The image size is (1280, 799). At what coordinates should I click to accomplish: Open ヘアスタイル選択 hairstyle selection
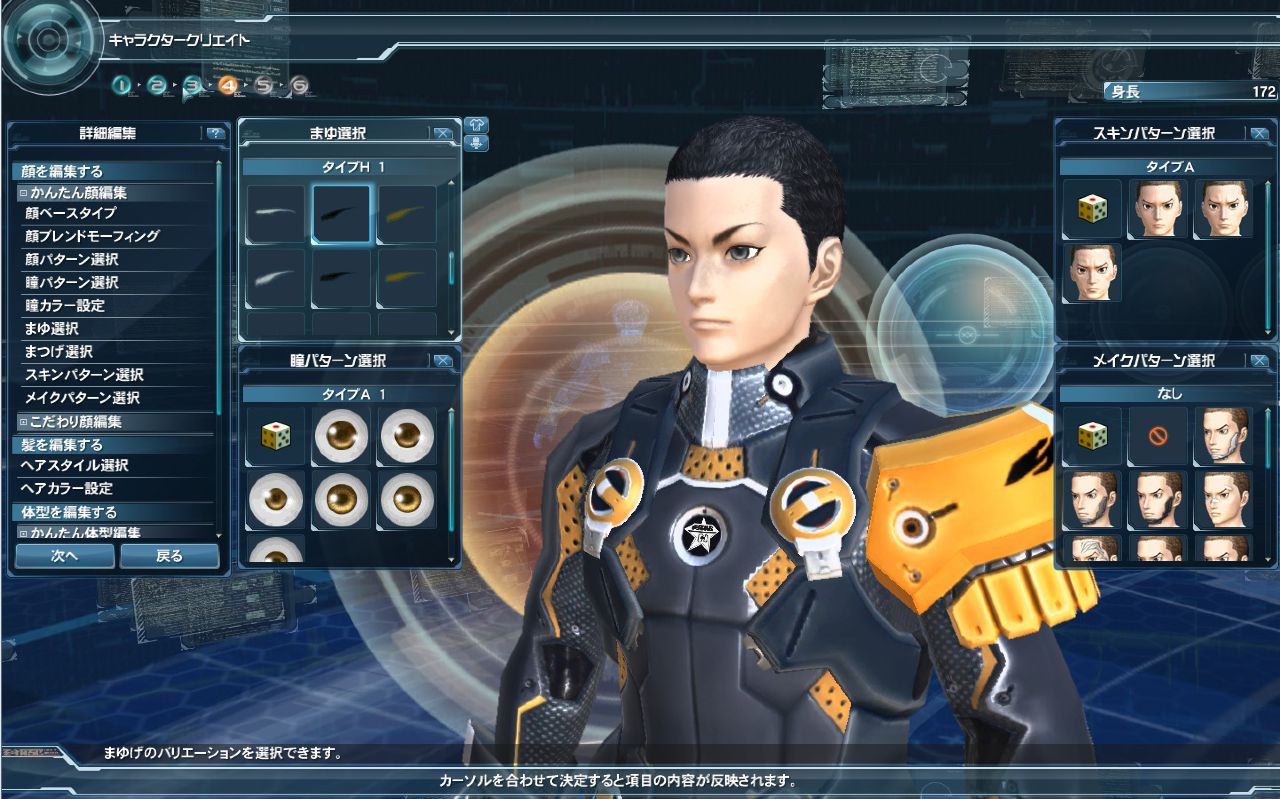pos(75,465)
